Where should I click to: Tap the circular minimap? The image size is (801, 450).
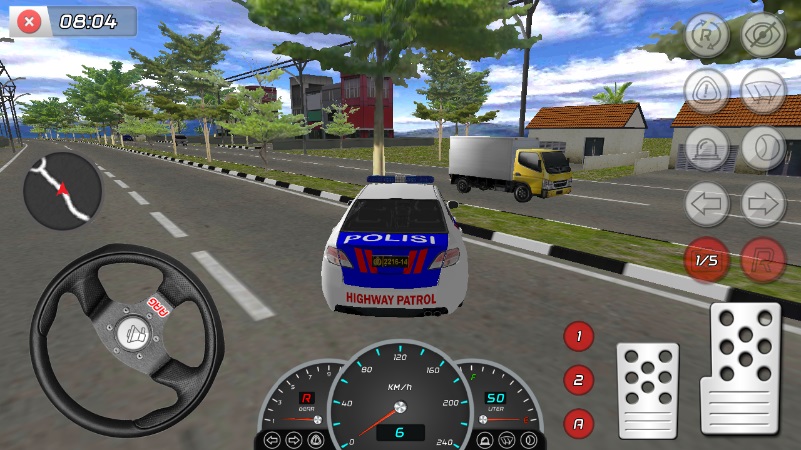coord(62,191)
